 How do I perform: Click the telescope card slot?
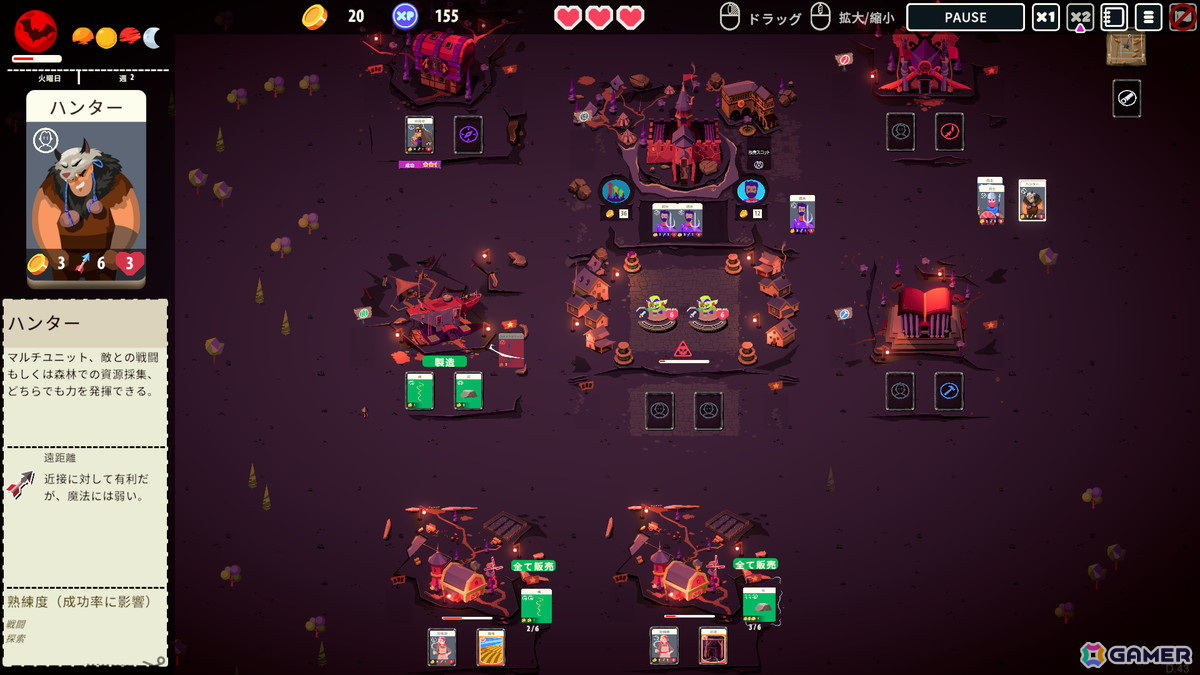pyautogui.click(x=1126, y=98)
